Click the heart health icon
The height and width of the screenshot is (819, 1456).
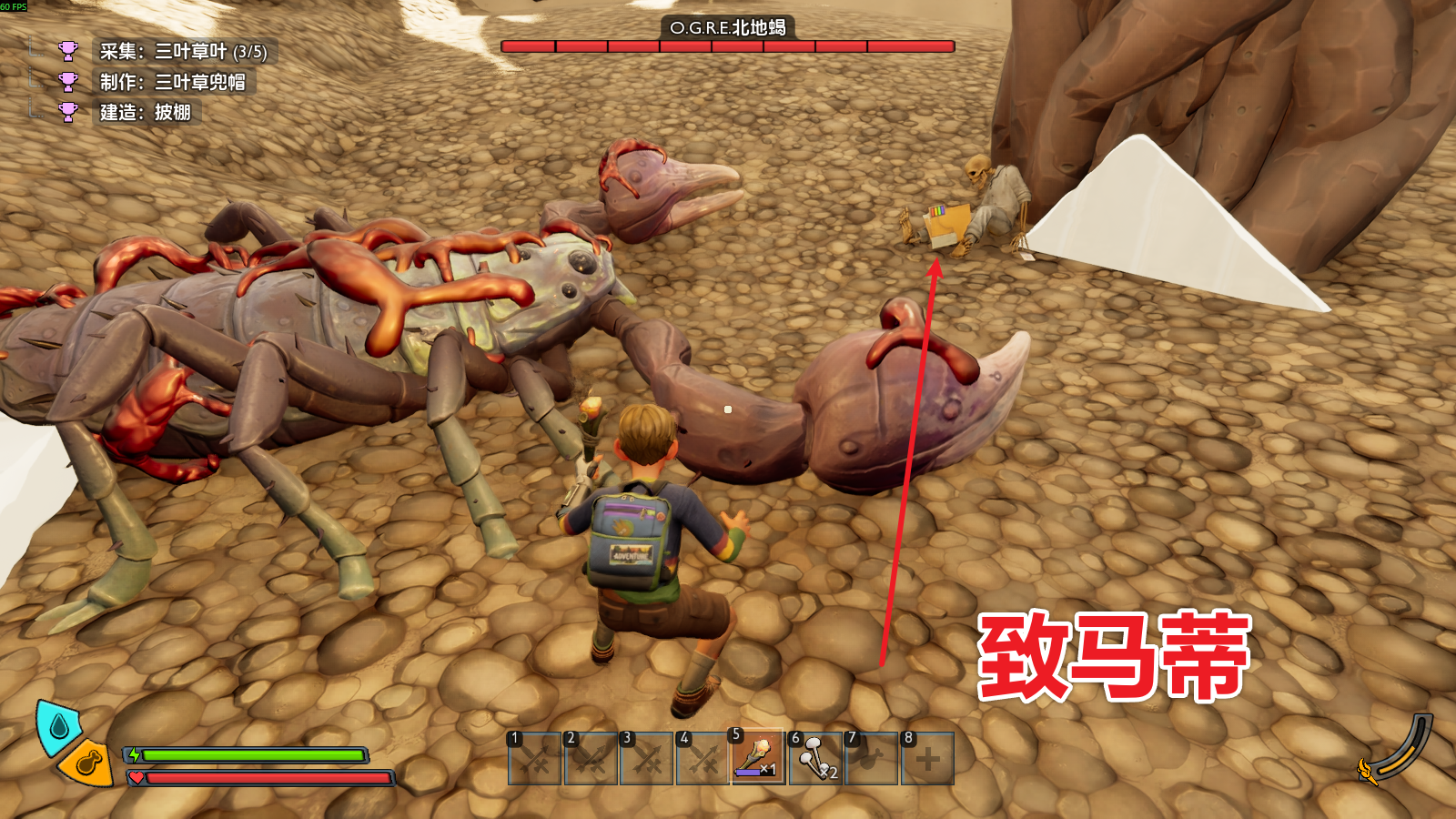tap(136, 778)
